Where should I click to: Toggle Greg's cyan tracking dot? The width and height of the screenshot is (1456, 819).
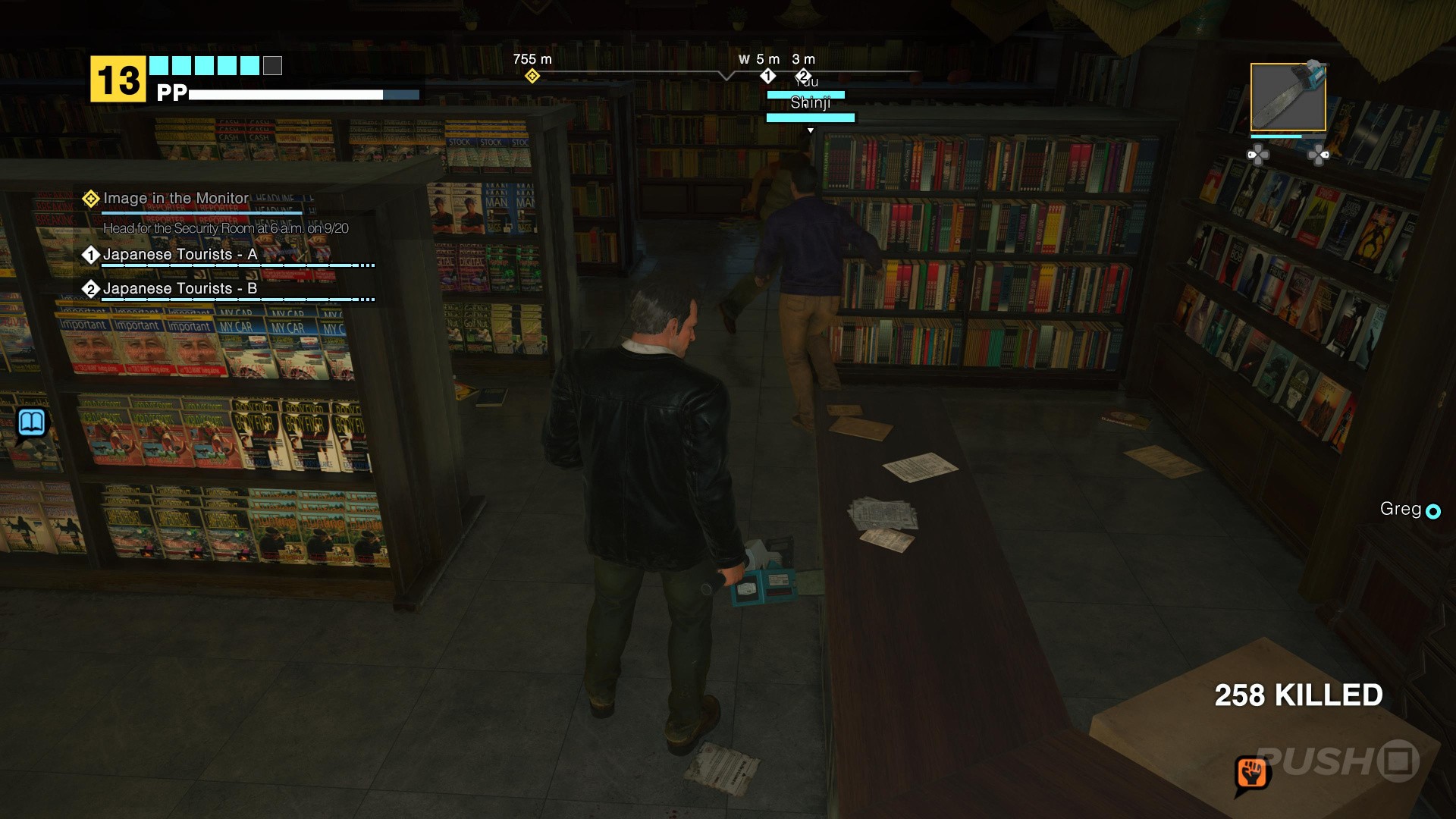1432,511
